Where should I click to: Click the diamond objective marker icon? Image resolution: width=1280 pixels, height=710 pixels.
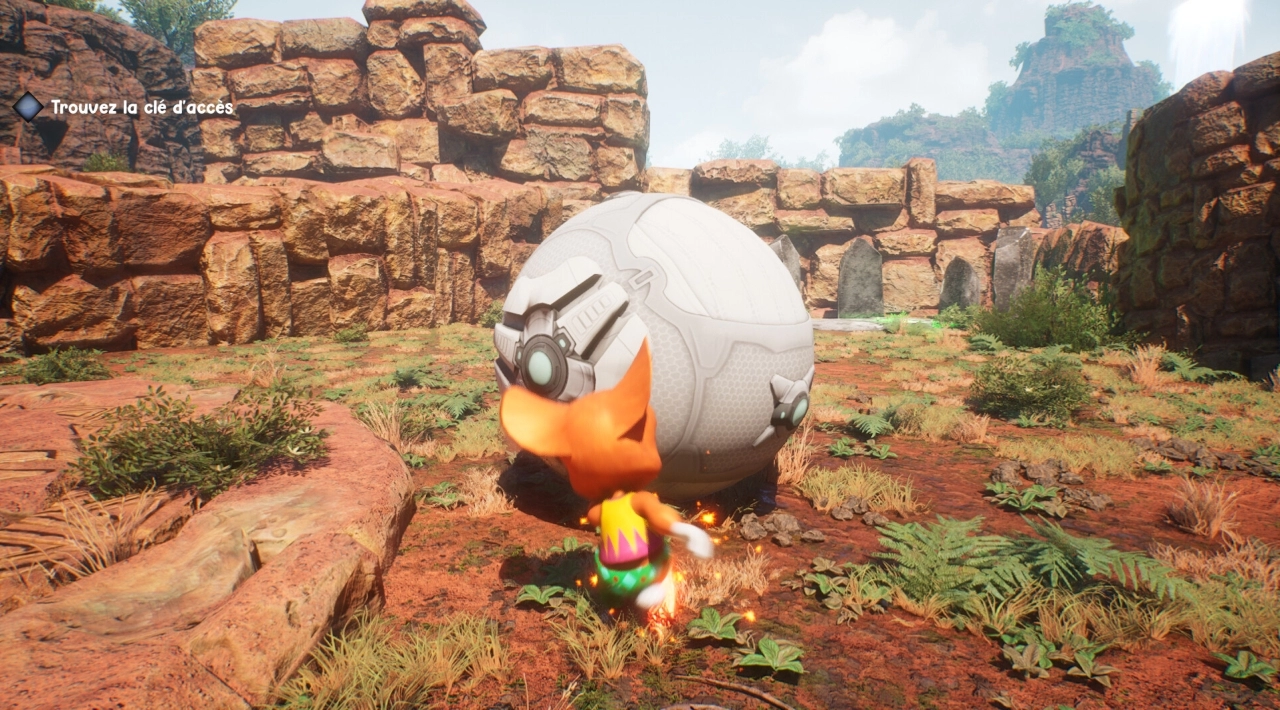28,106
